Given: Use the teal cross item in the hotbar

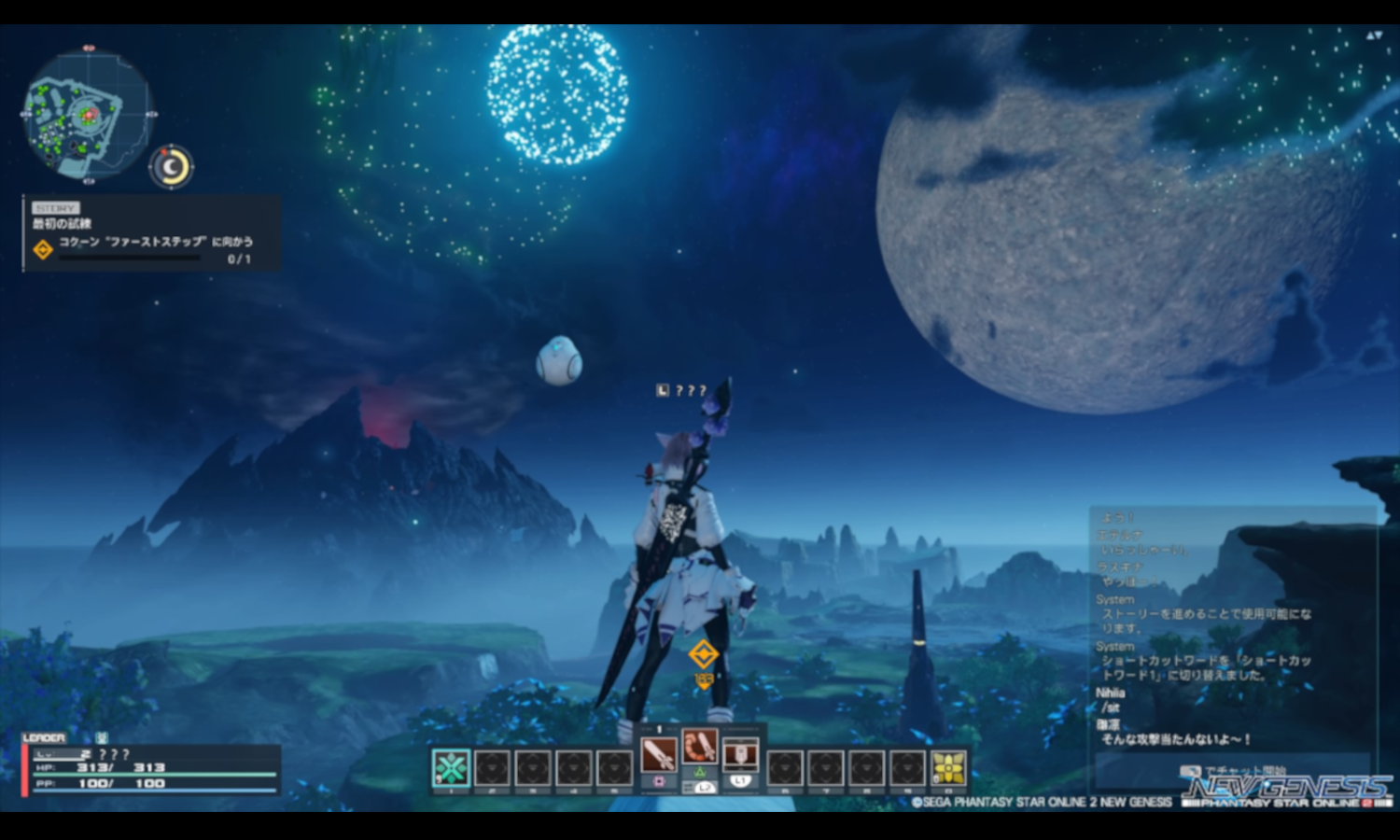Looking at the screenshot, I should (x=451, y=768).
